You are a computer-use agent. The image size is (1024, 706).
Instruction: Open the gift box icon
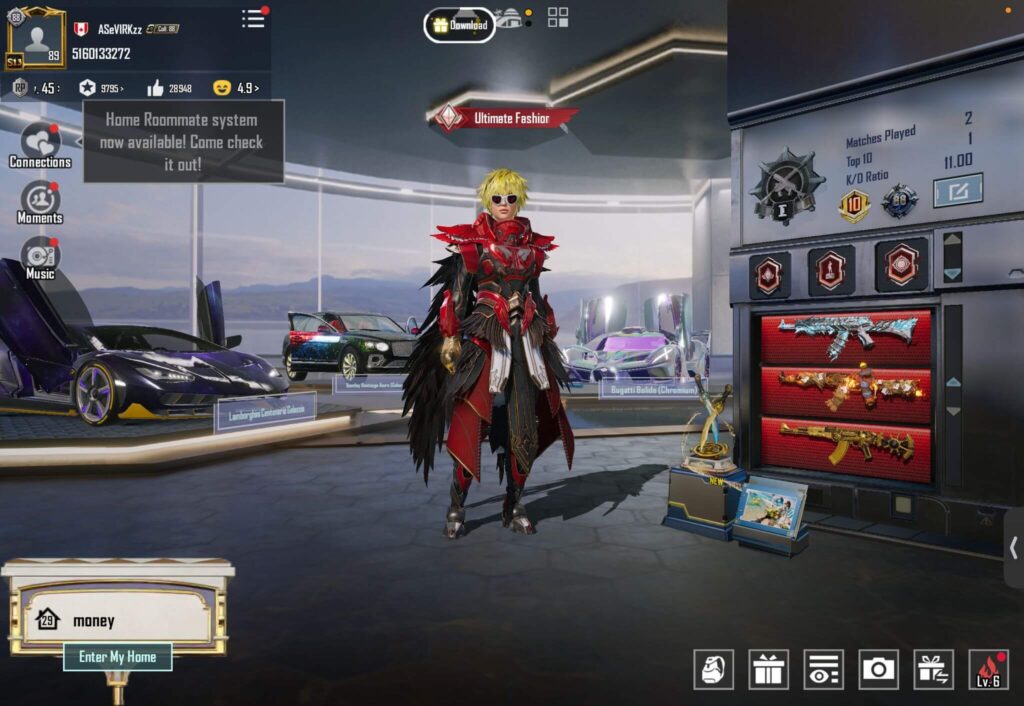click(768, 669)
